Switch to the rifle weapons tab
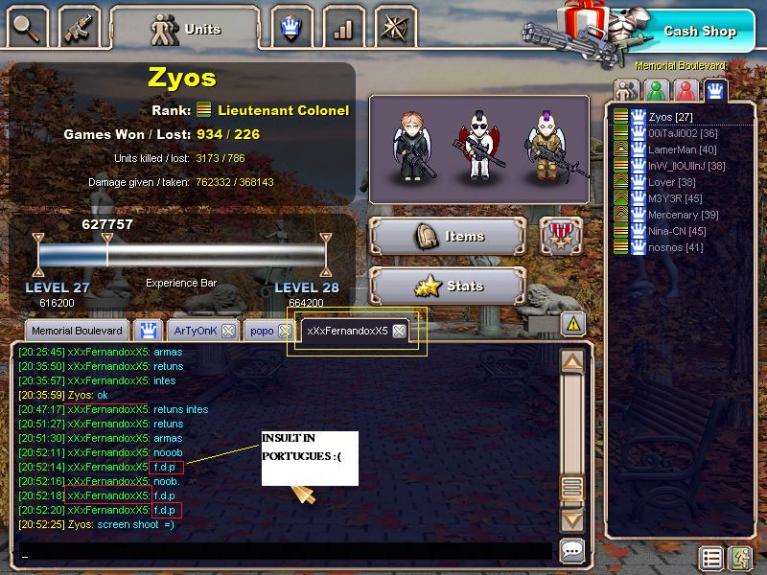This screenshot has width=767, height=575. (79, 27)
